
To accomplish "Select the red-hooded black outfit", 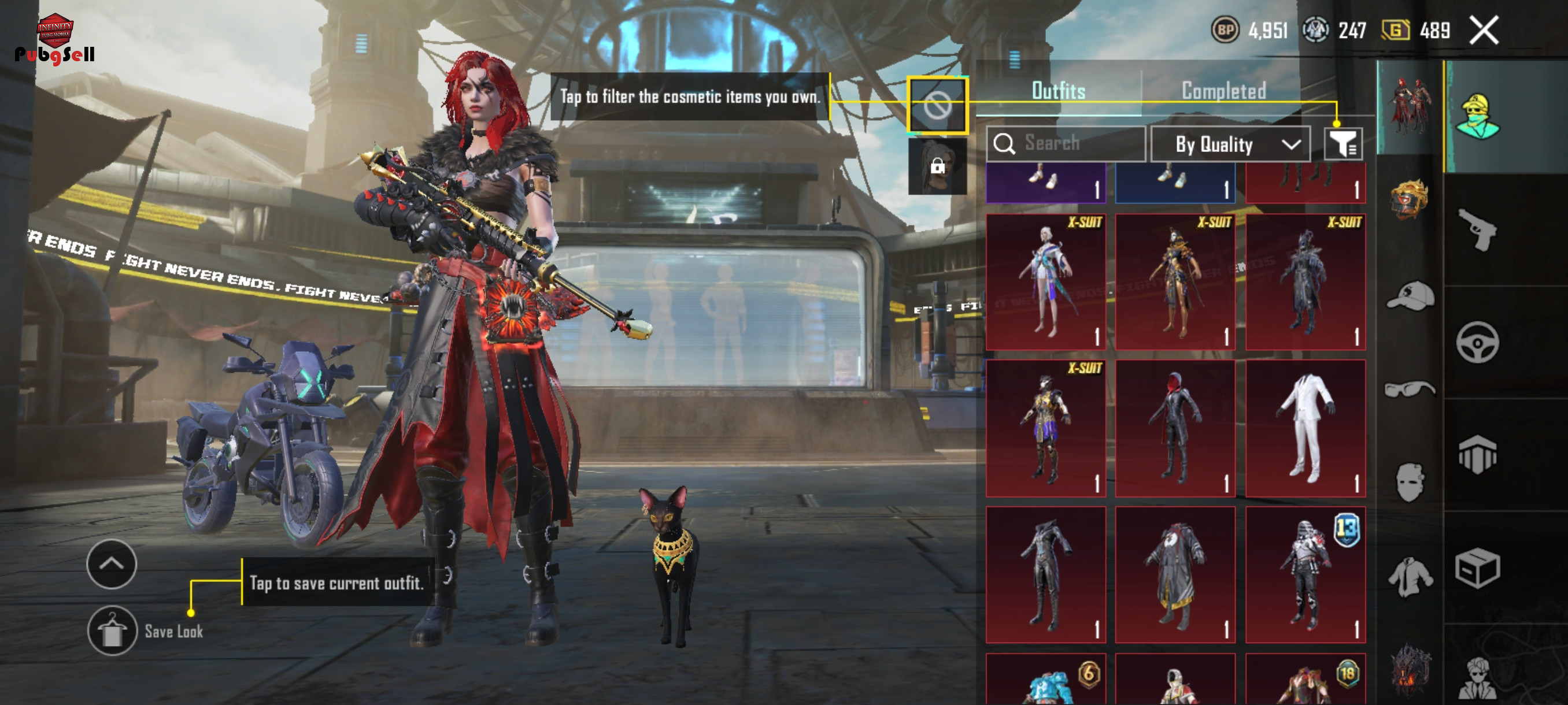I will [1174, 428].
